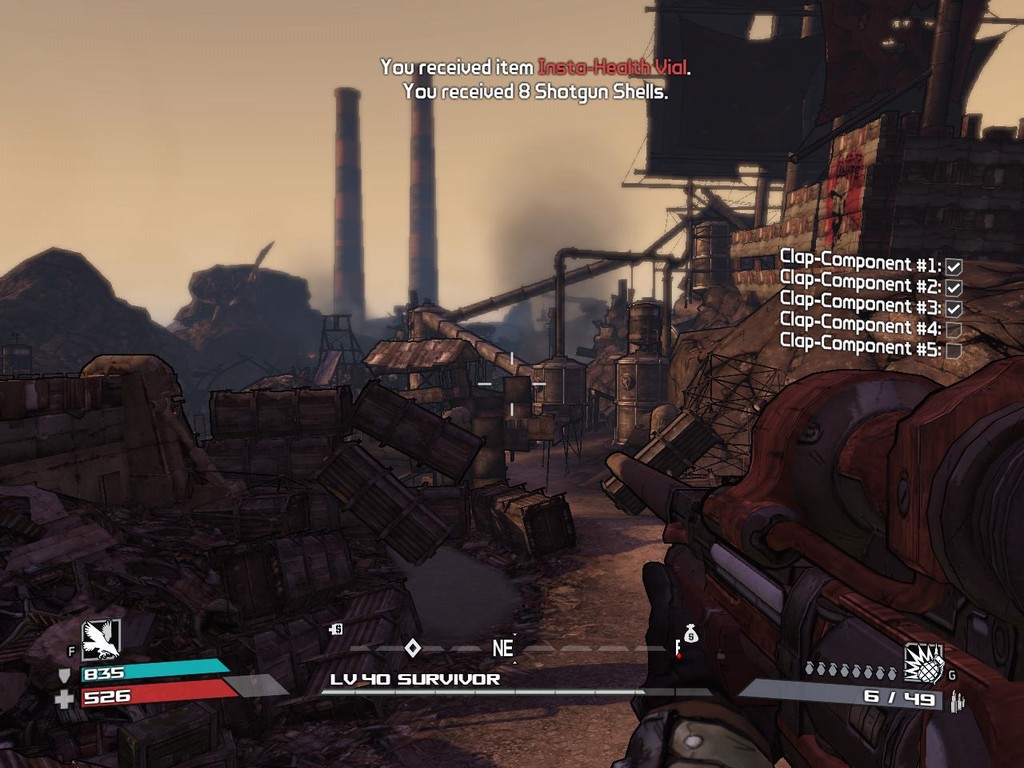The width and height of the screenshot is (1024, 768).
Task: Click the unchecked Clap-Component #4 checkbox
Action: coord(953,330)
